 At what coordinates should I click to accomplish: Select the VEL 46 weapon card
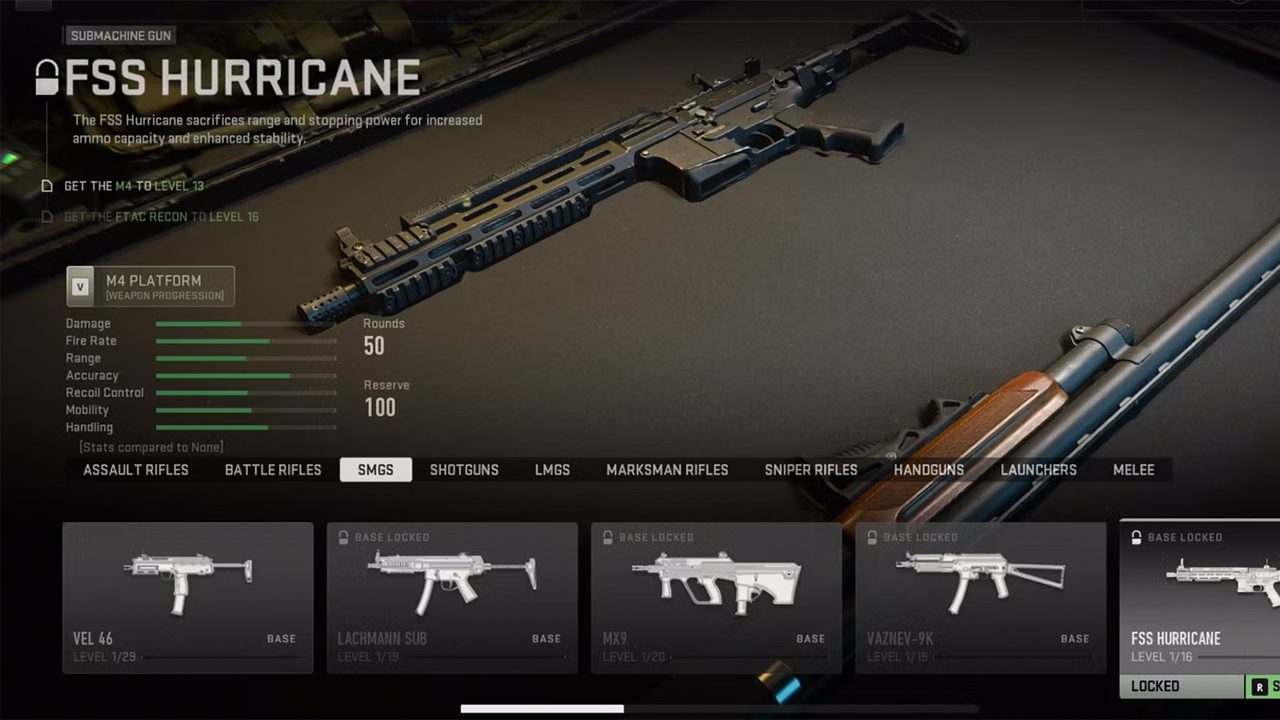[x=188, y=597]
